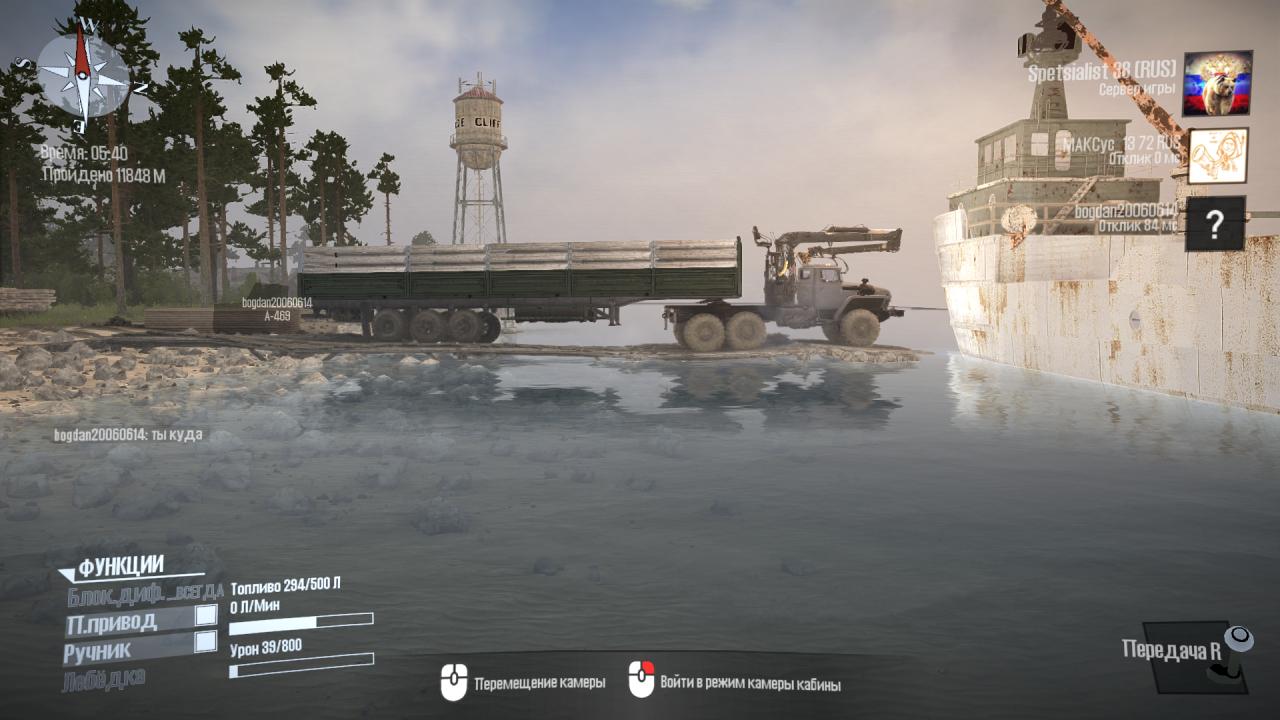
Task: Select Spetsialist 38 player avatar with bear flag
Action: [1217, 83]
